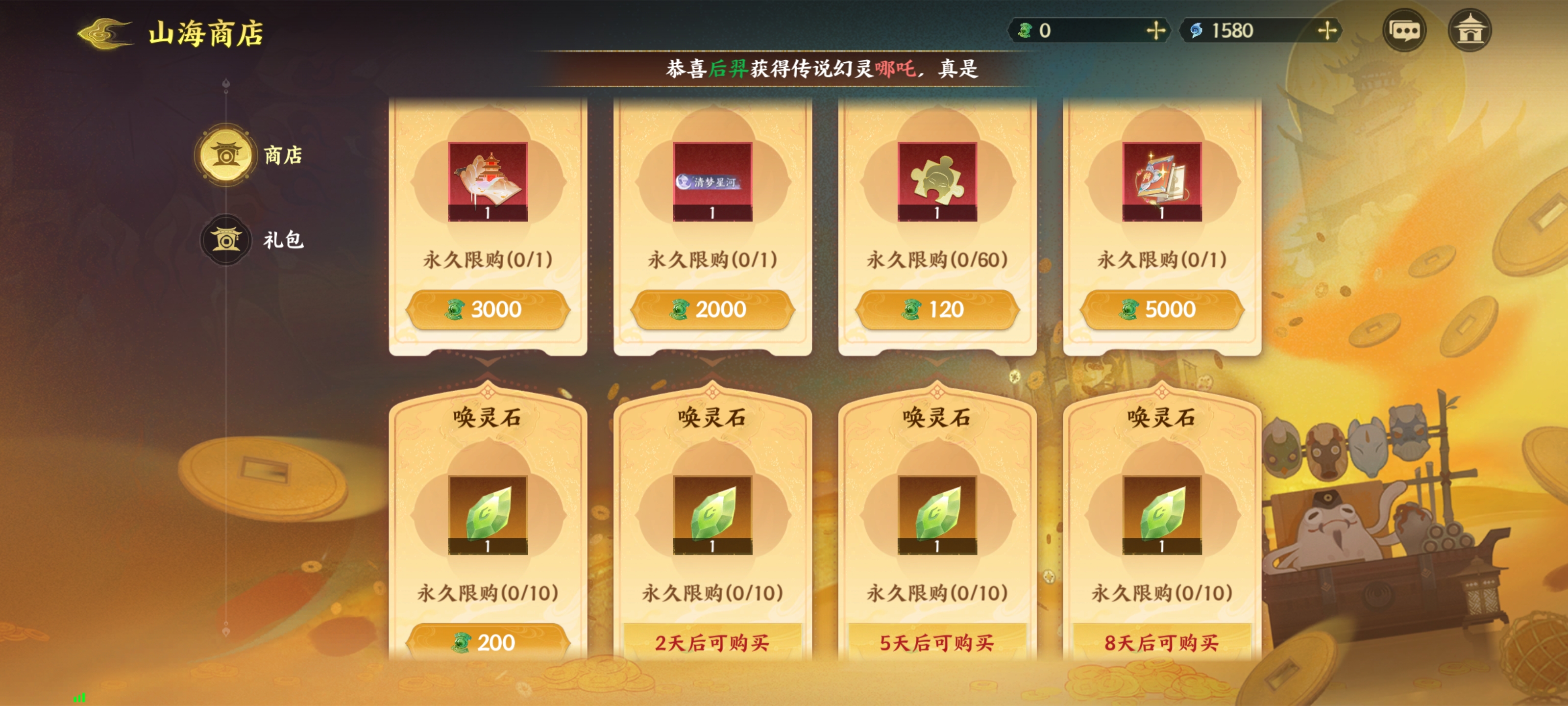
Task: Select the 礼包 gift pack icon in sidebar
Action: click(x=225, y=239)
